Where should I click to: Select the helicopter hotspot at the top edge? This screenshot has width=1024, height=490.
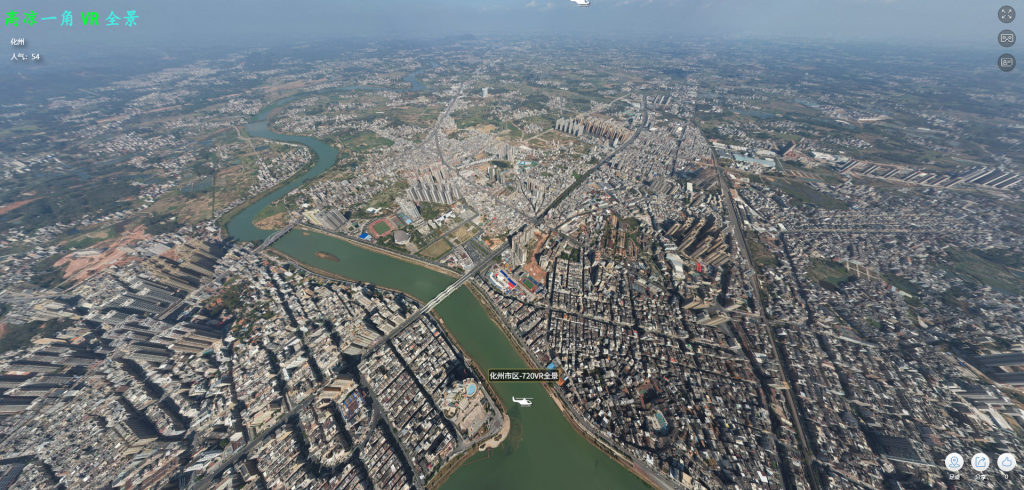[580, 3]
